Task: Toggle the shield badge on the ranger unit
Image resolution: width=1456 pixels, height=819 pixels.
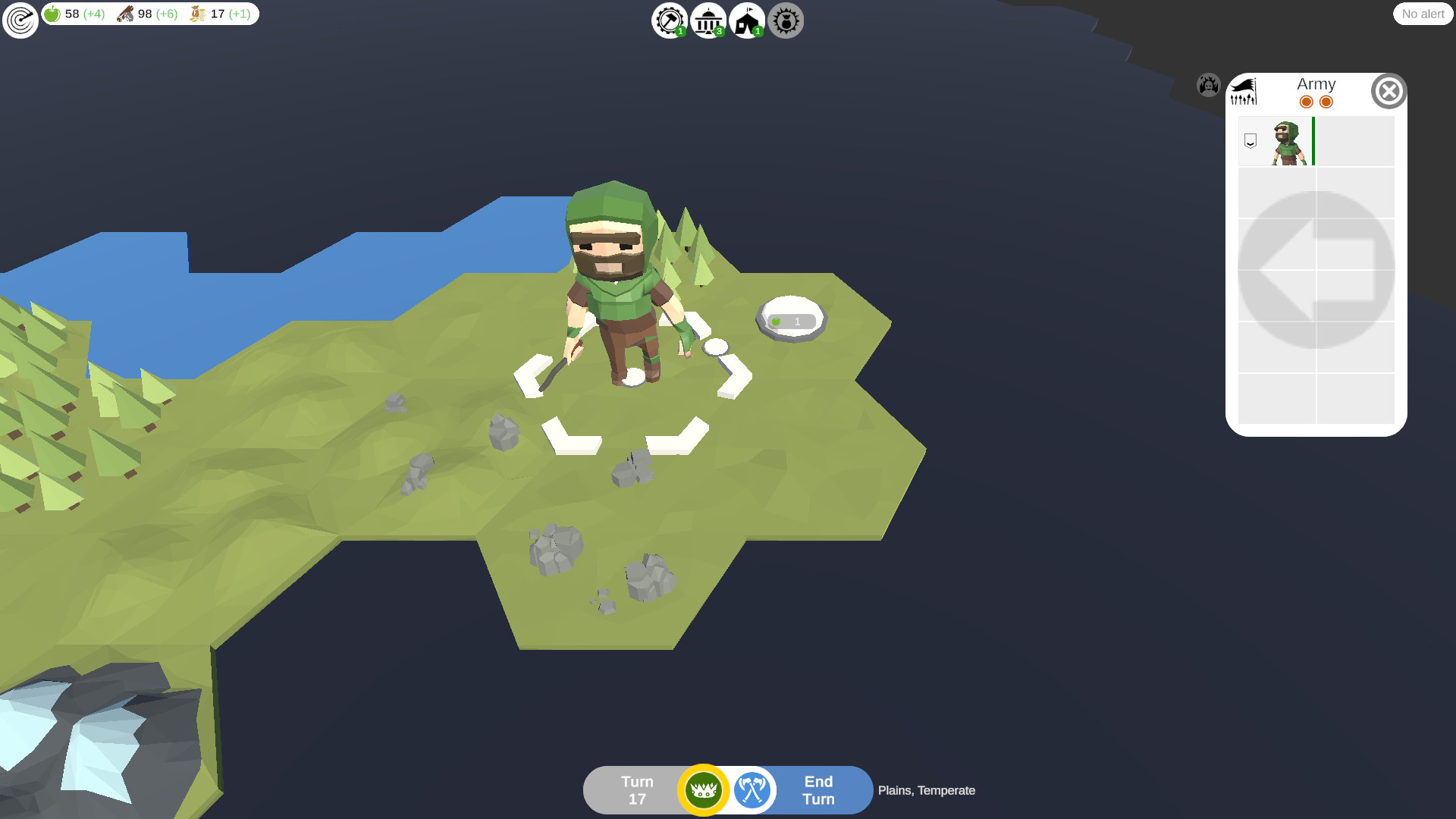Action: 1250,140
